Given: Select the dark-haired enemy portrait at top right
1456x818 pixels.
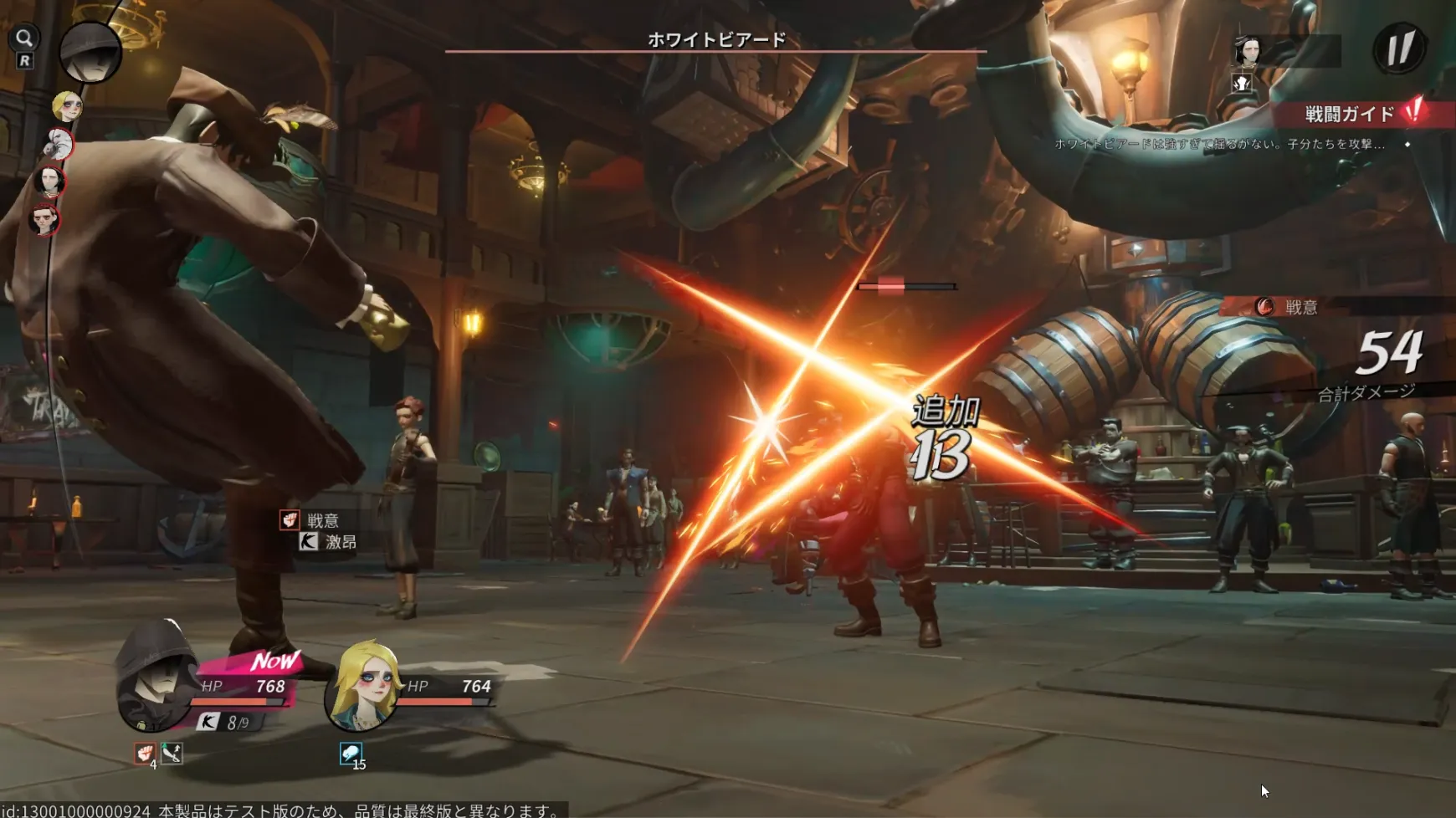Looking at the screenshot, I should tap(1248, 51).
